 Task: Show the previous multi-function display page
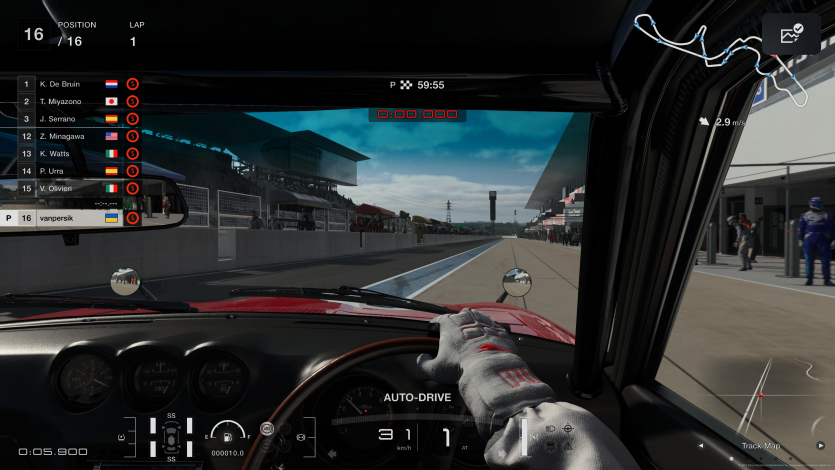tap(700, 446)
